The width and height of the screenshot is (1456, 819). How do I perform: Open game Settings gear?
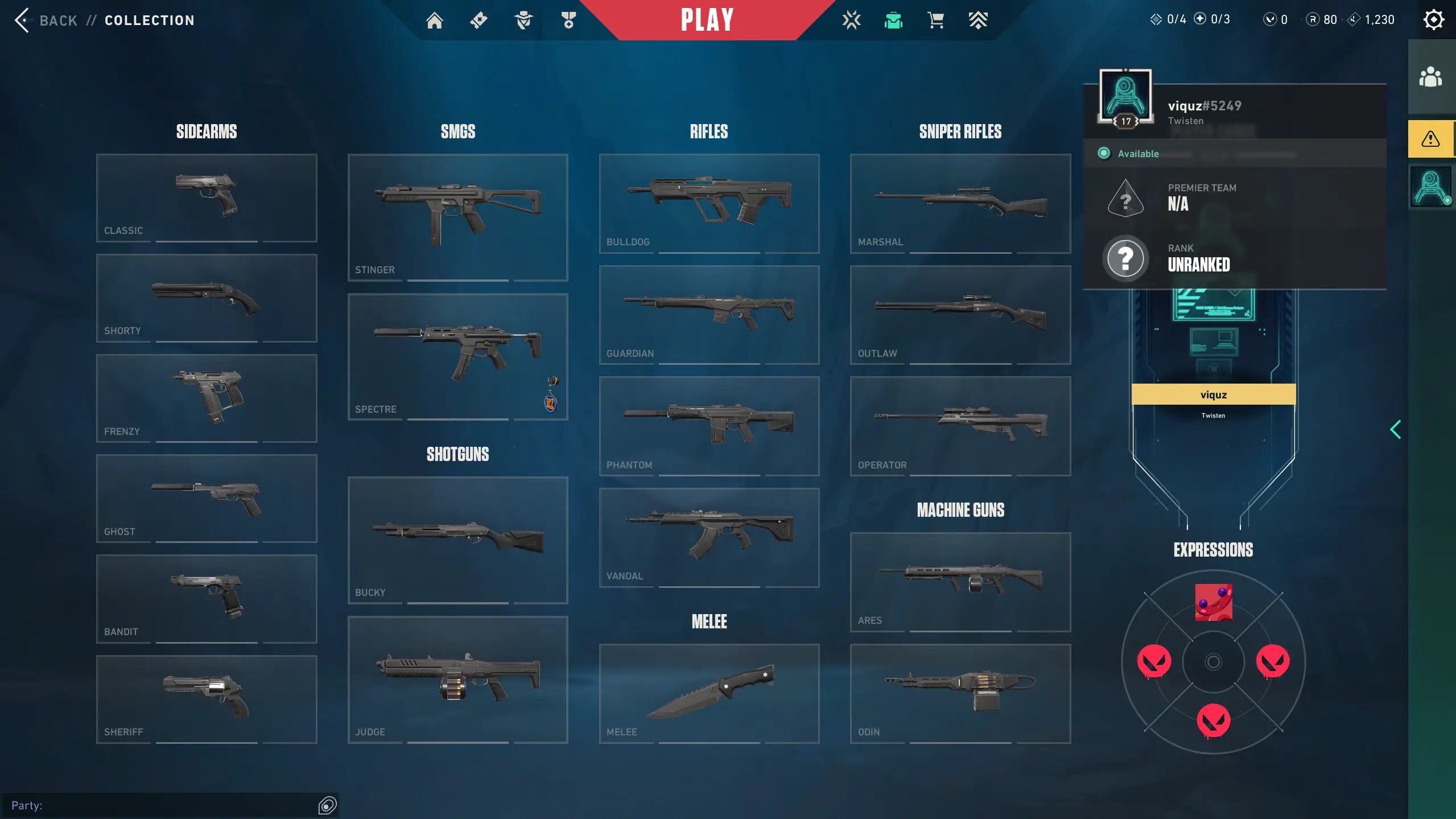(x=1433, y=20)
